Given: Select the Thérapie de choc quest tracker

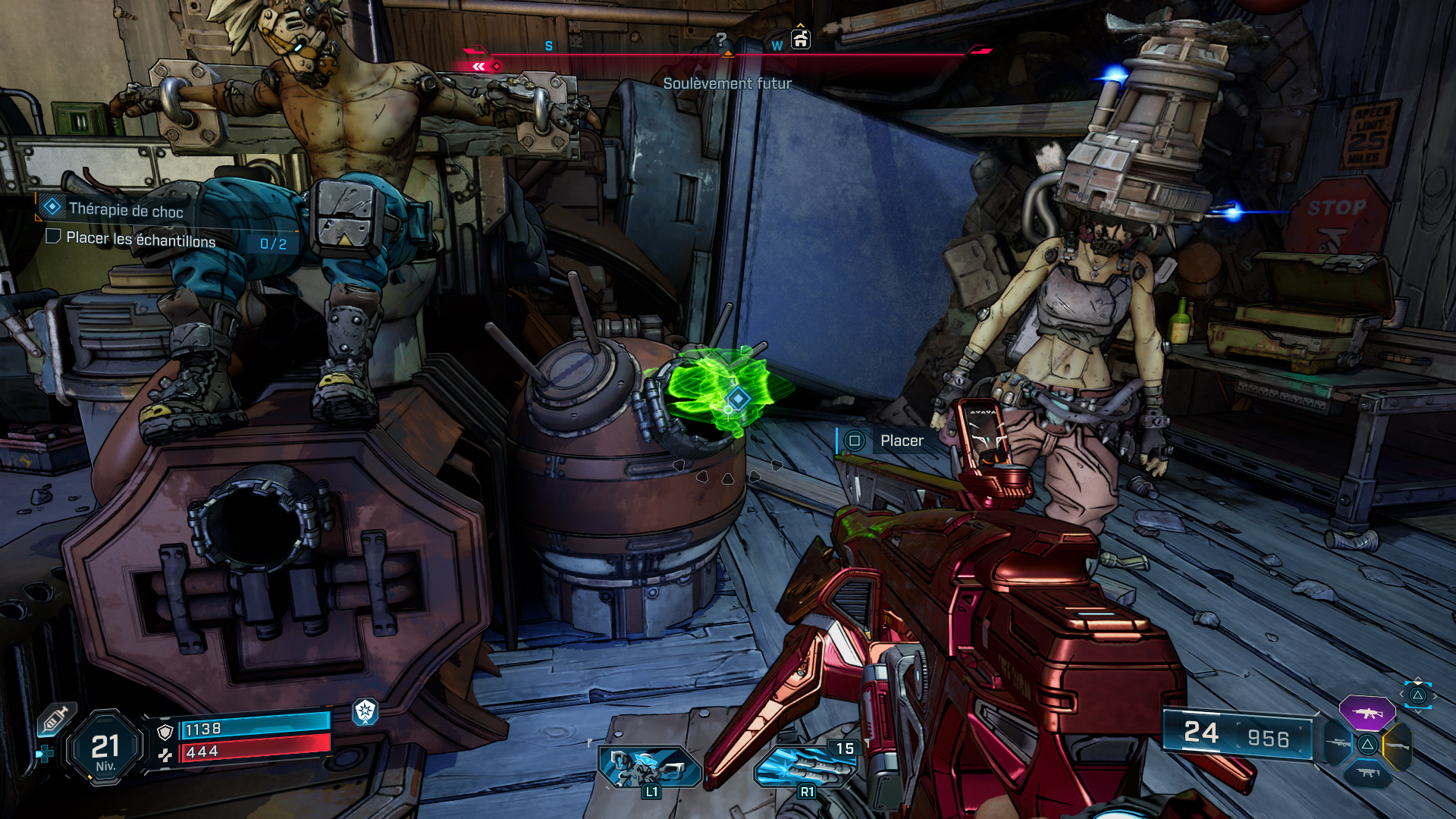Looking at the screenshot, I should (x=125, y=209).
